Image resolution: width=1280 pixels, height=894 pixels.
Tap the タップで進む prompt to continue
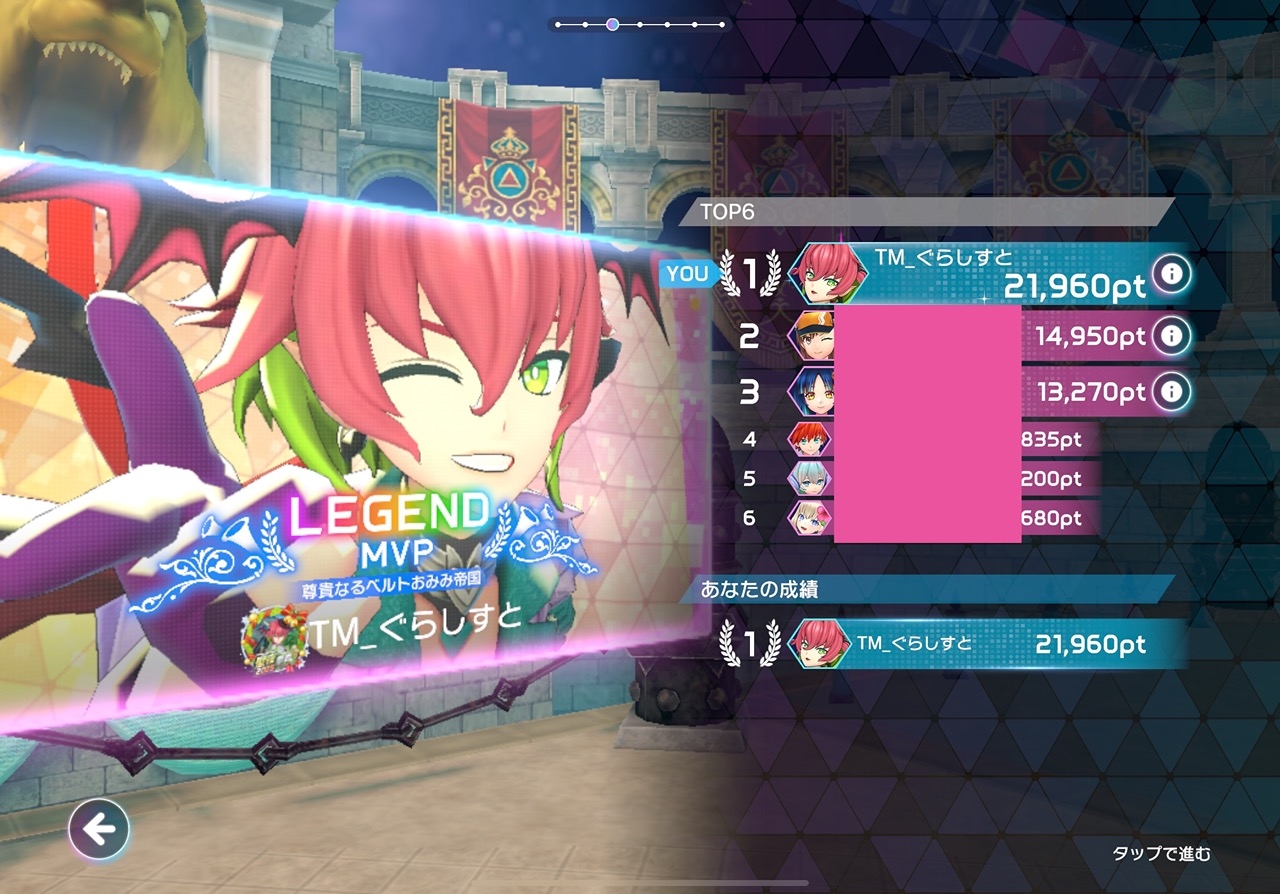click(1161, 853)
